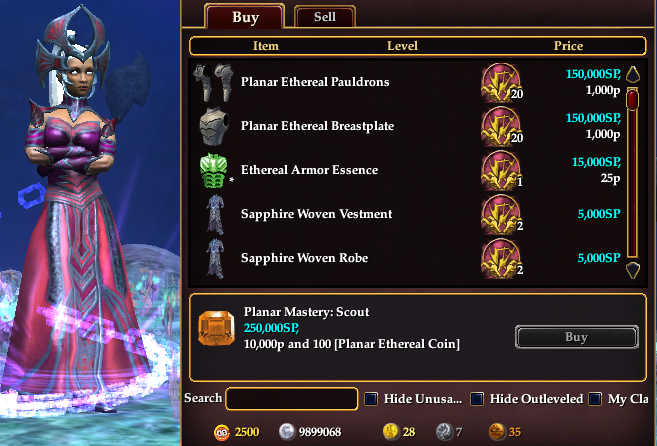
Task: Choose the Sapphire Woven Robe entry
Action: 304,258
